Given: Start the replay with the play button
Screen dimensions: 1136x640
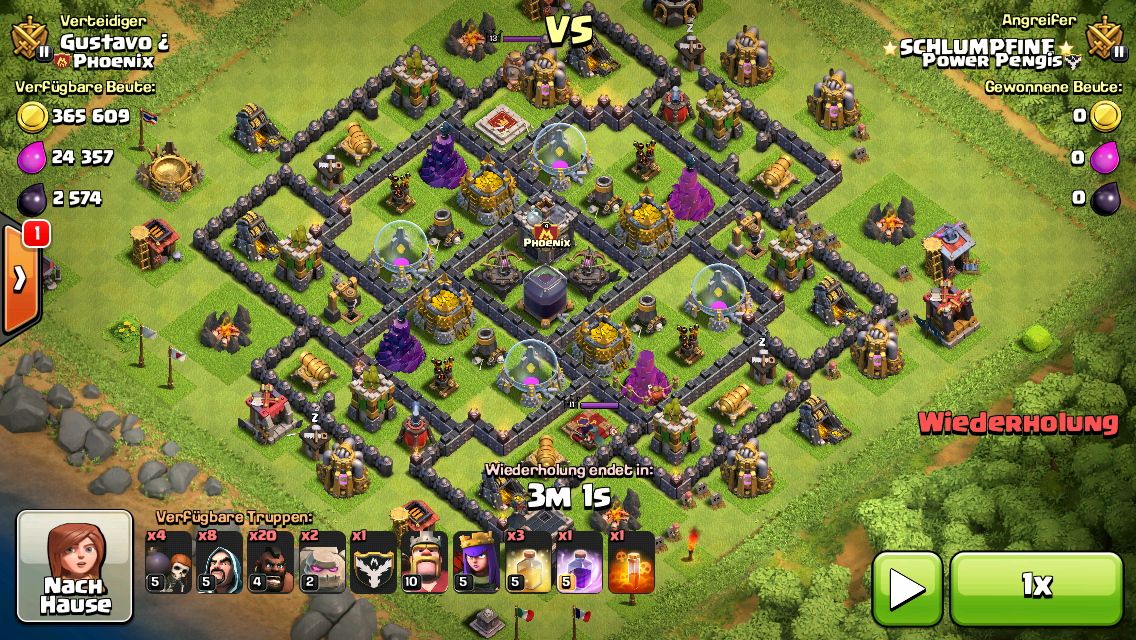Looking at the screenshot, I should [907, 588].
